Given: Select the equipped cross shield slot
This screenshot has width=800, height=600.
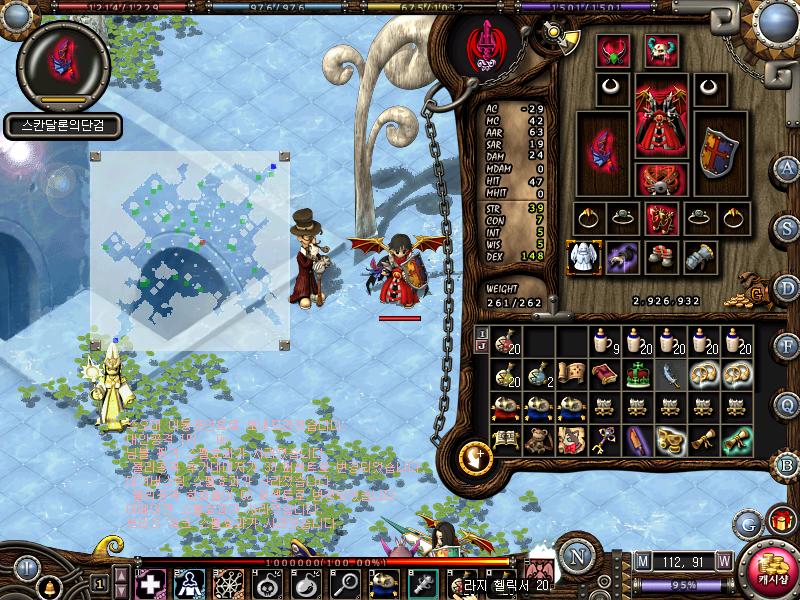Looking at the screenshot, I should tap(717, 152).
